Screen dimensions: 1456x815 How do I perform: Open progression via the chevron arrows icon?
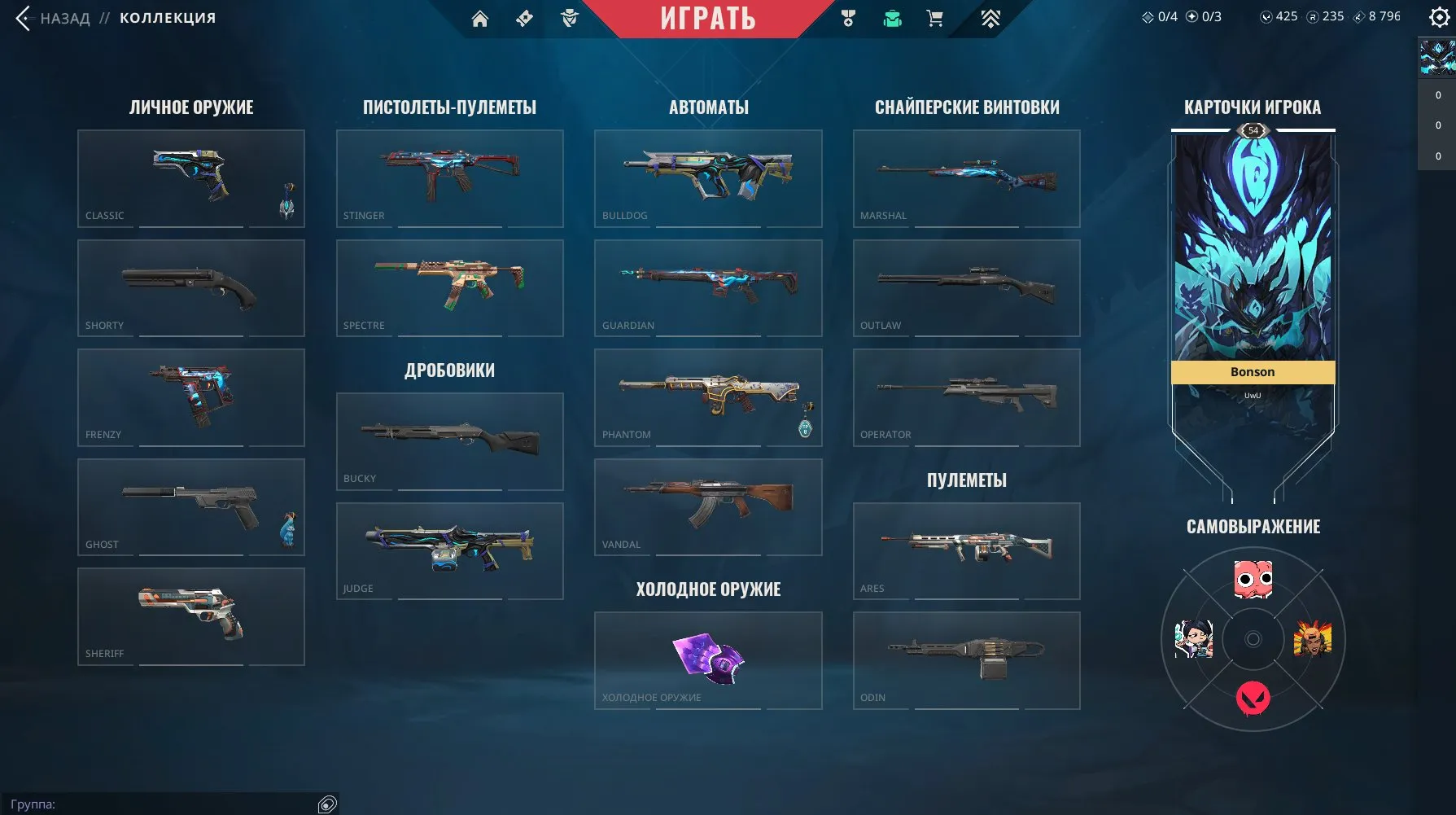990,18
